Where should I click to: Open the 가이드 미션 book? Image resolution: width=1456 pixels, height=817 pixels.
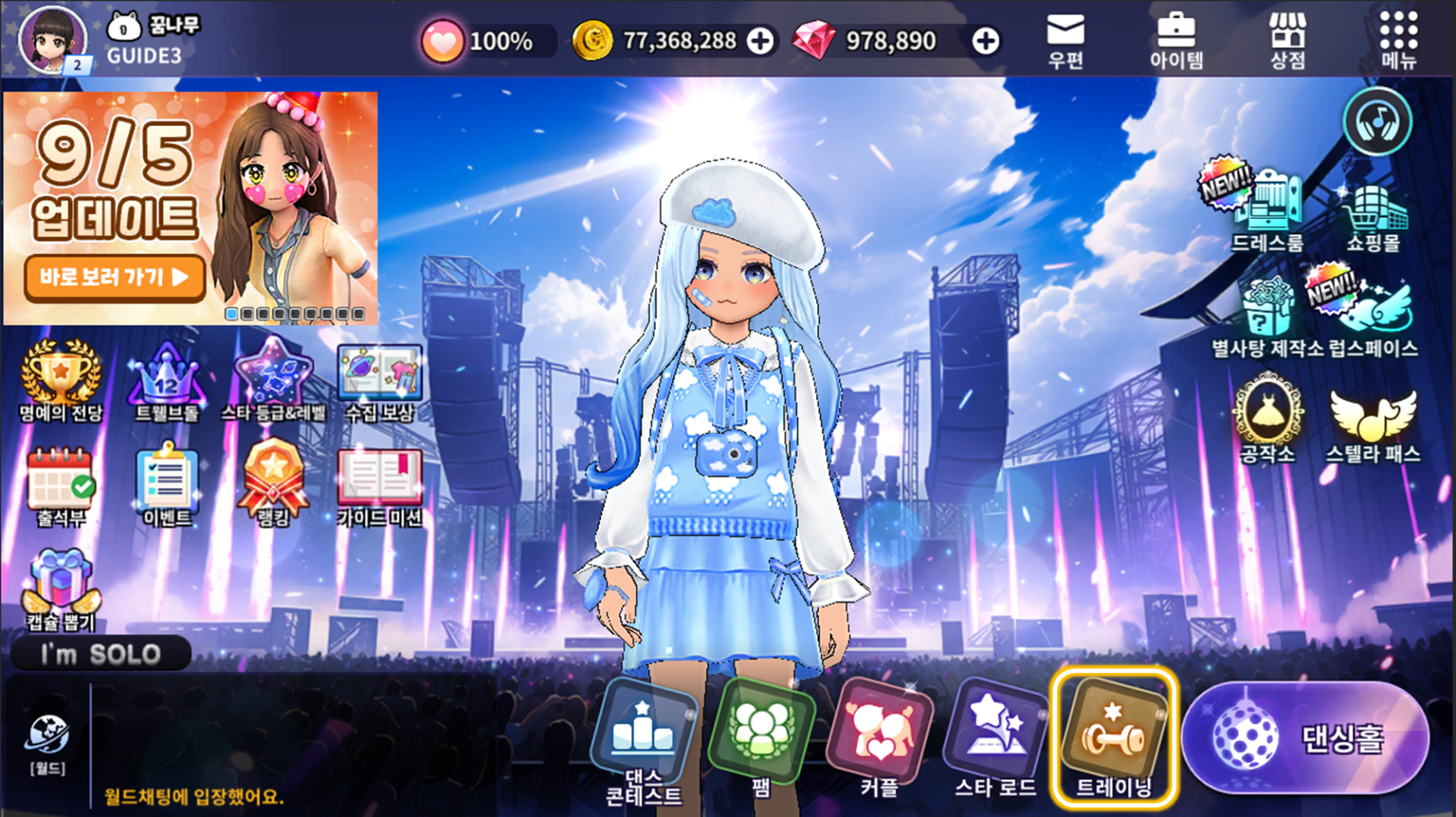(x=379, y=485)
